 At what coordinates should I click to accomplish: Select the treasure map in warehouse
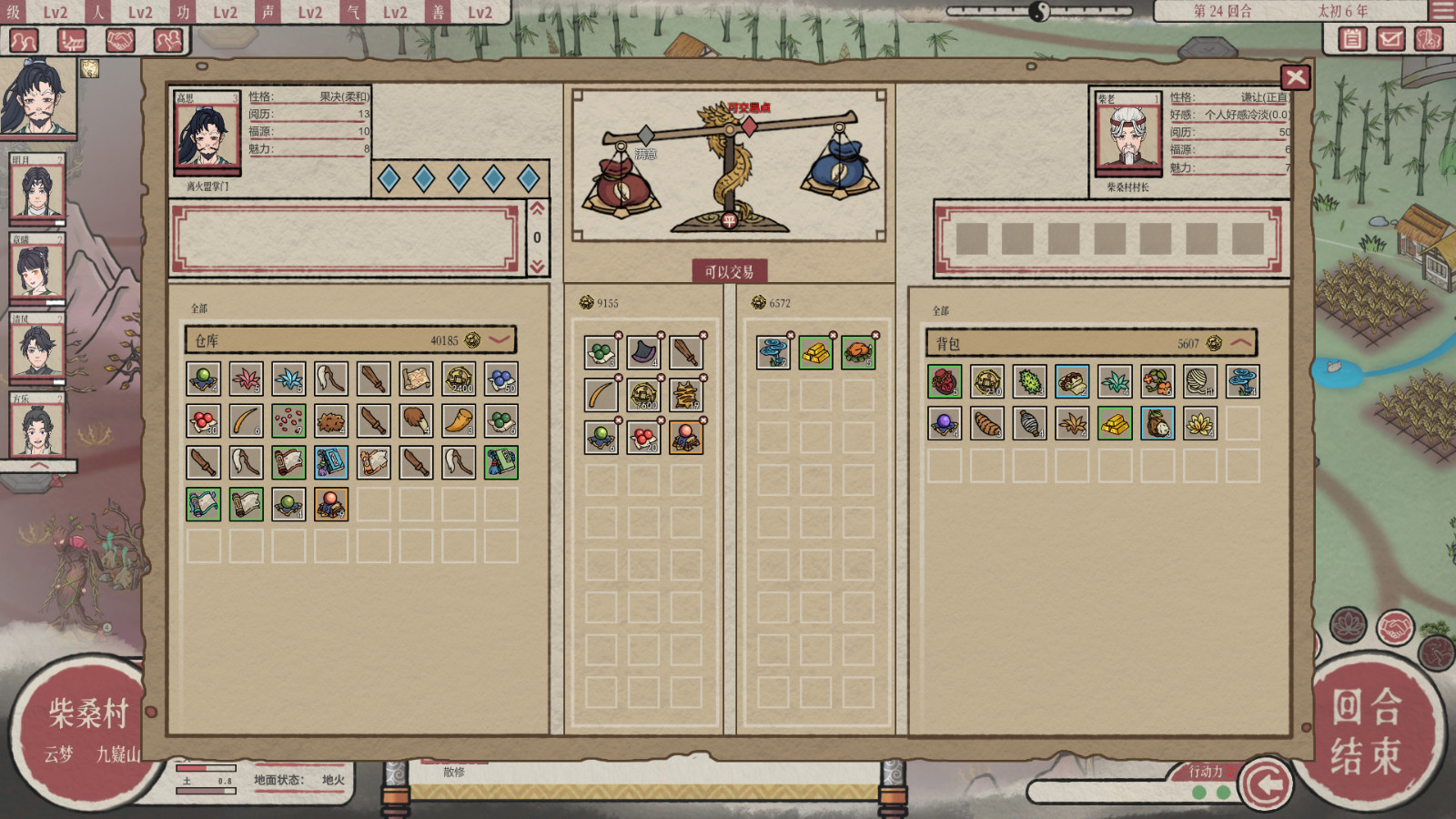click(416, 379)
